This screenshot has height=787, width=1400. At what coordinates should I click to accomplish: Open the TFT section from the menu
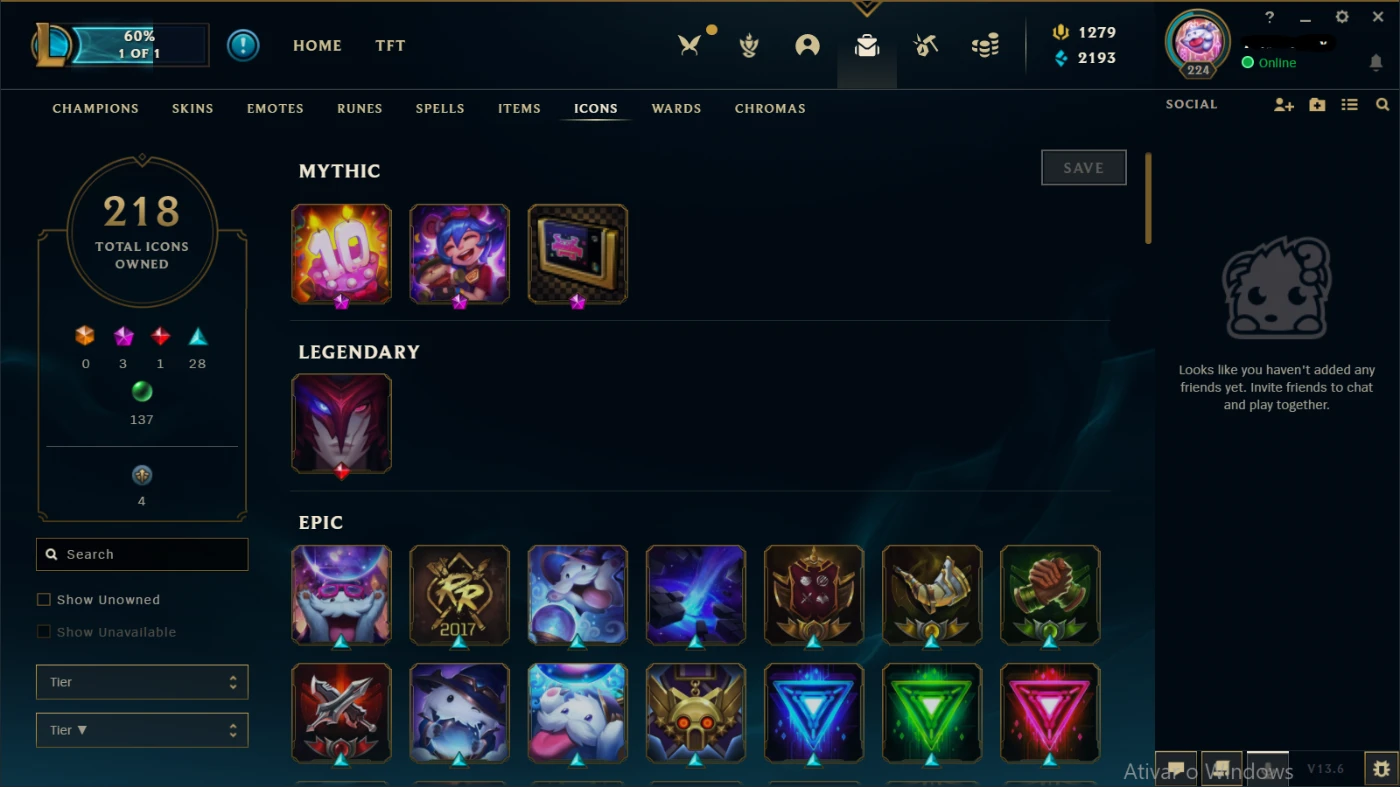click(x=390, y=45)
